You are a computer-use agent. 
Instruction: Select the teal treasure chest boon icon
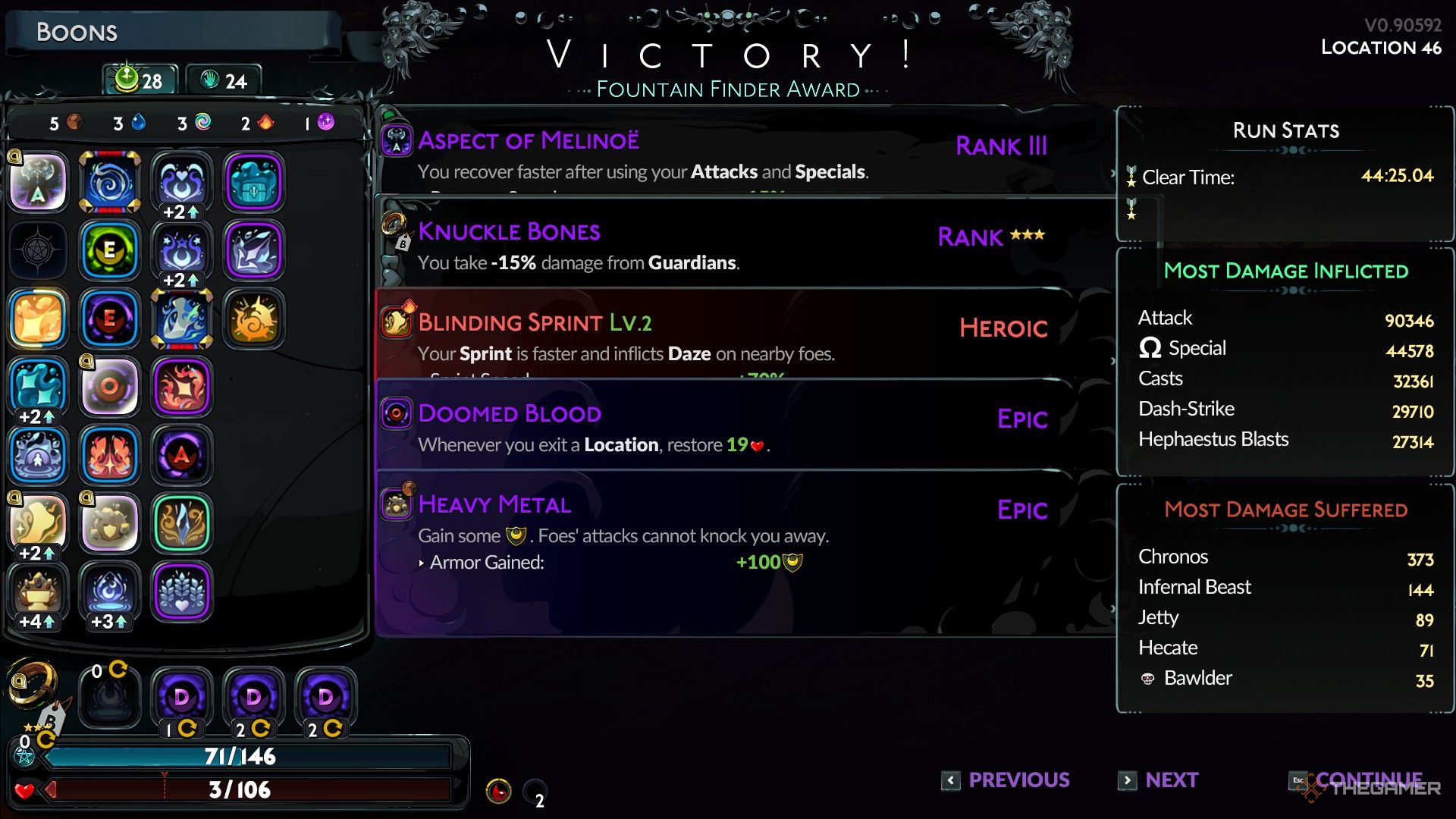point(254,182)
